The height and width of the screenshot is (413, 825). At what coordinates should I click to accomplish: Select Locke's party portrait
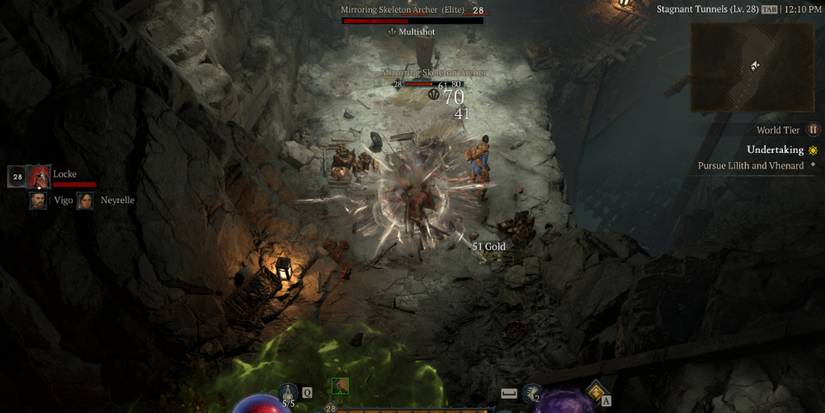38,177
